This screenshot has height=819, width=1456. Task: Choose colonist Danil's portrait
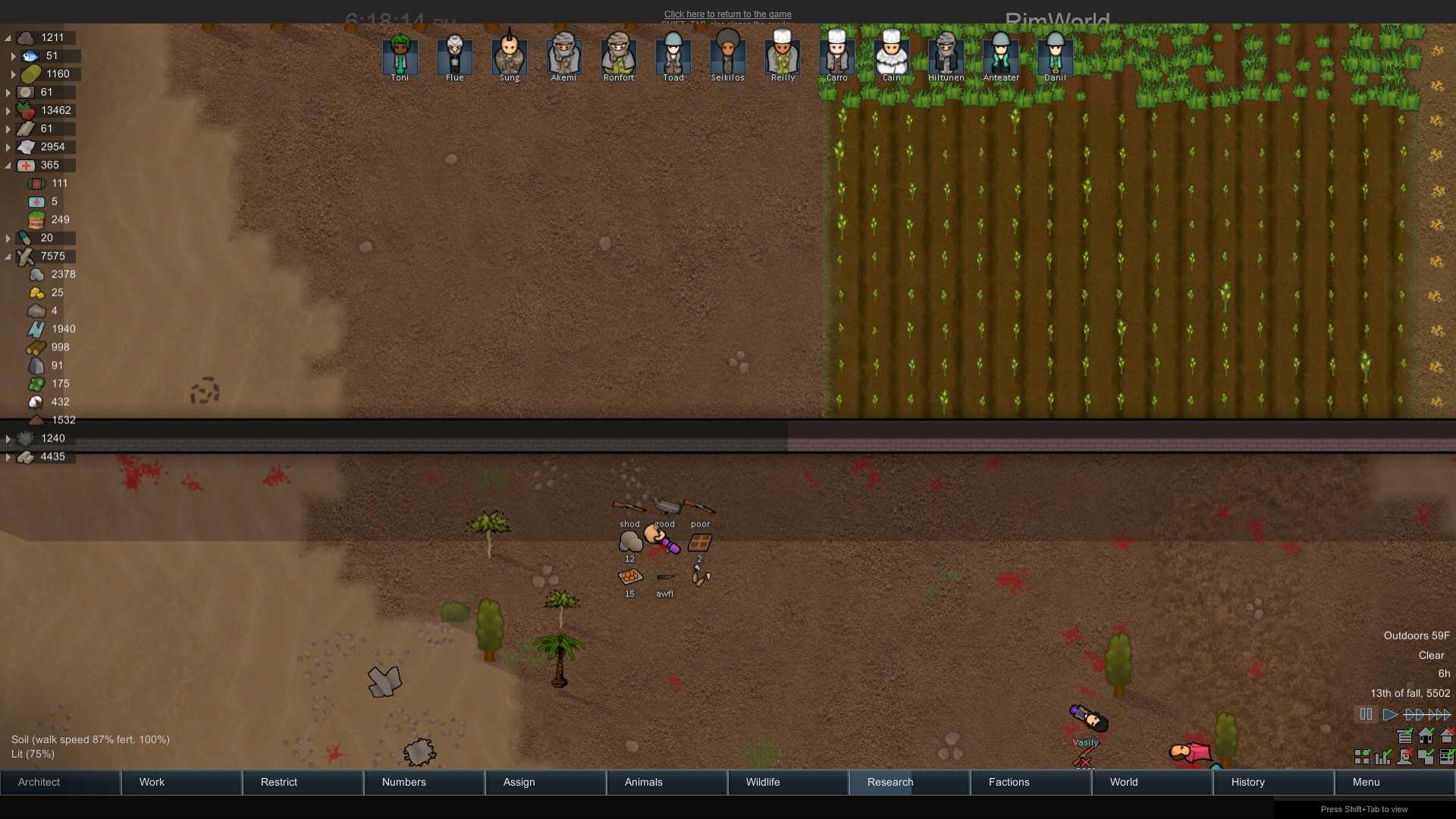[x=1055, y=56]
